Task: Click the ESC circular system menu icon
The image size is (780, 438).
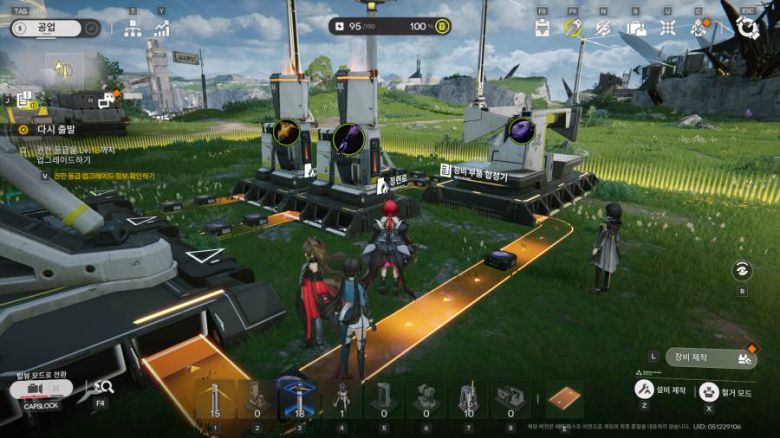Action: pyautogui.click(x=747, y=28)
